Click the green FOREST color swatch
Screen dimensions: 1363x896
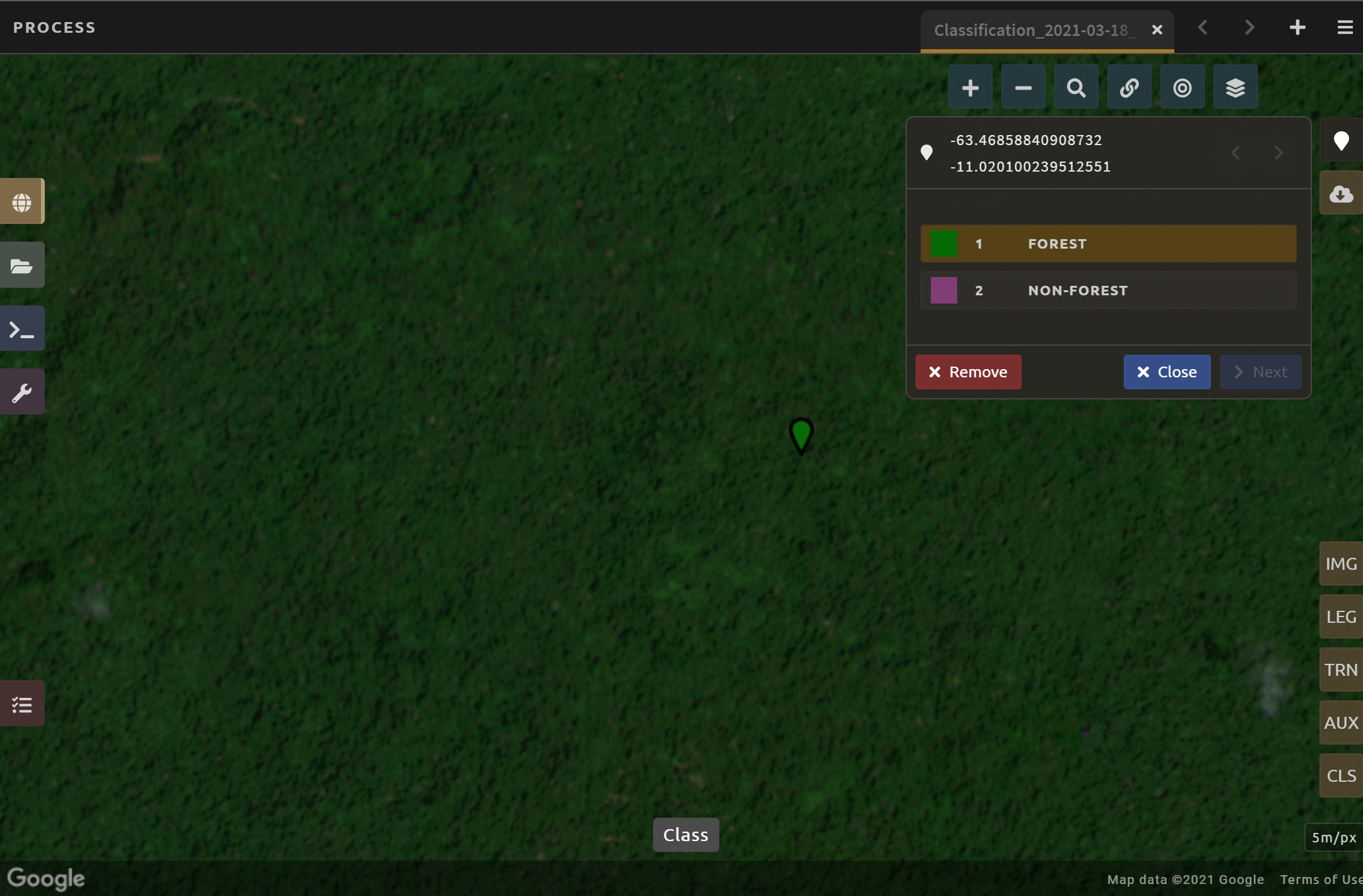pyautogui.click(x=944, y=244)
